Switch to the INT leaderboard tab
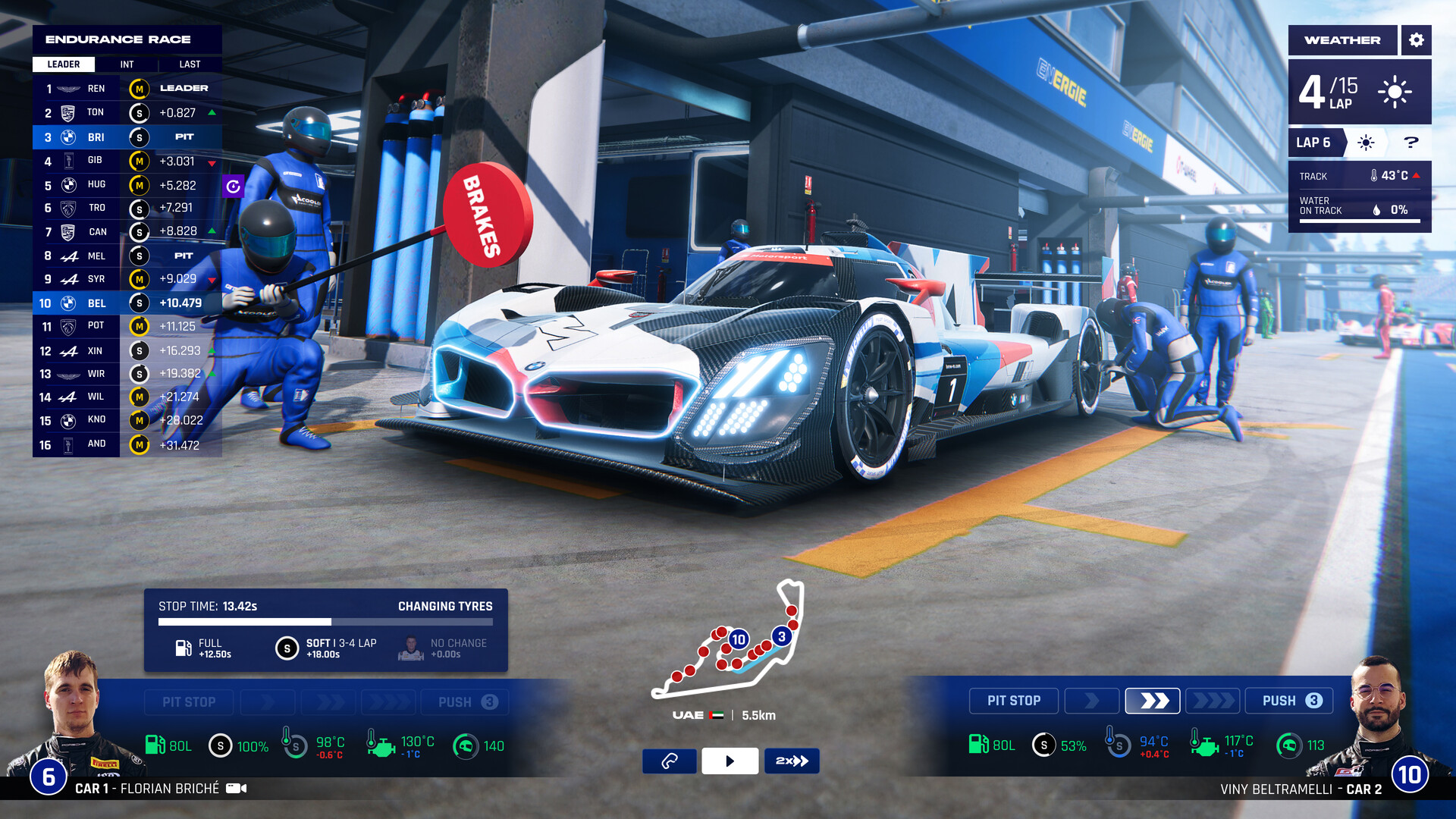 tap(126, 64)
